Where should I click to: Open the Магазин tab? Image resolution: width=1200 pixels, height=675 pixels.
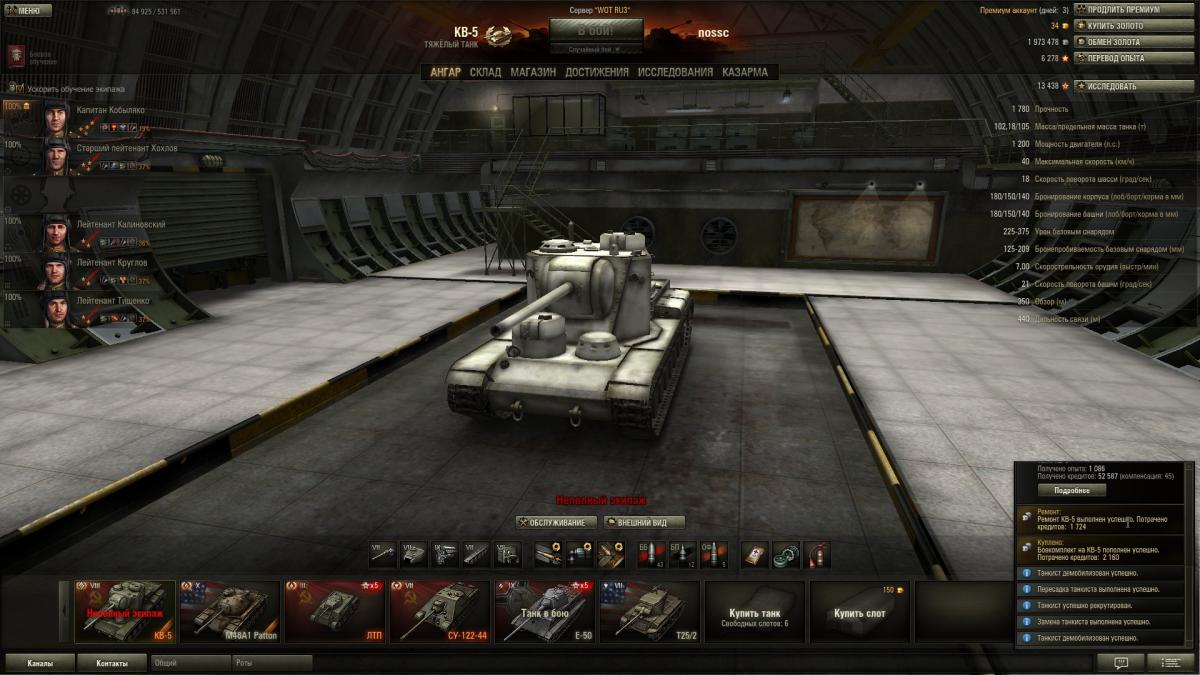(533, 72)
